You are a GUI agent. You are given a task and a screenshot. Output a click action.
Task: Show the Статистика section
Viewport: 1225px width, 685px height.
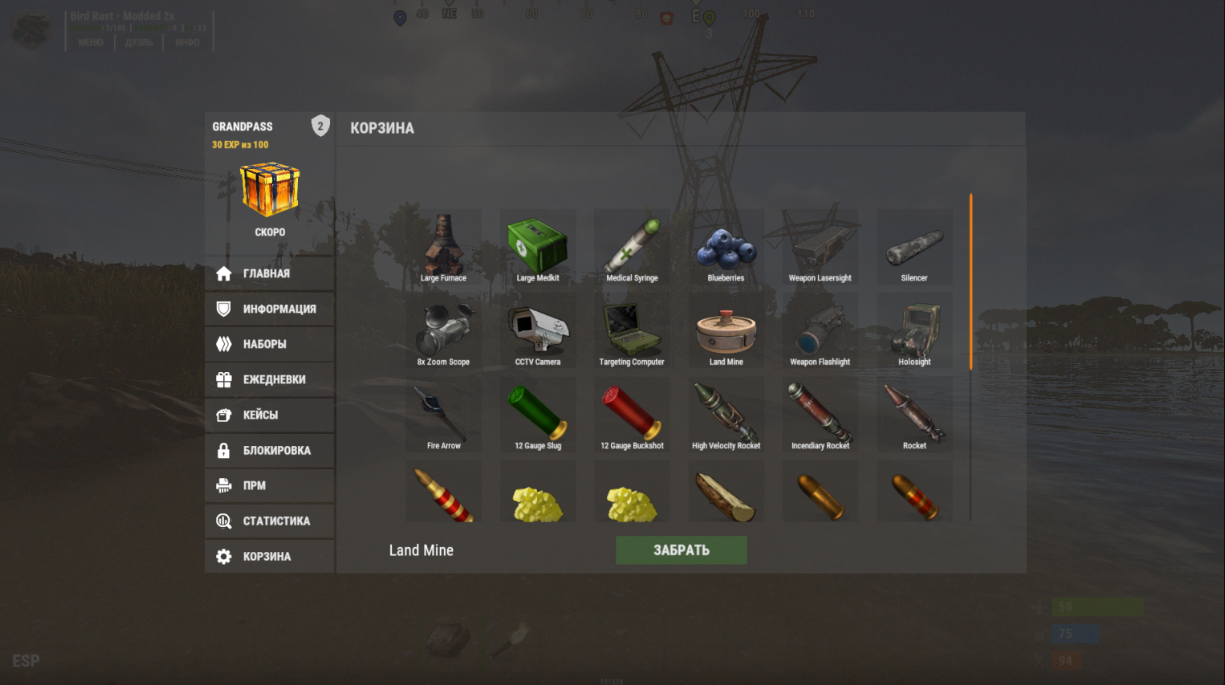coord(270,521)
